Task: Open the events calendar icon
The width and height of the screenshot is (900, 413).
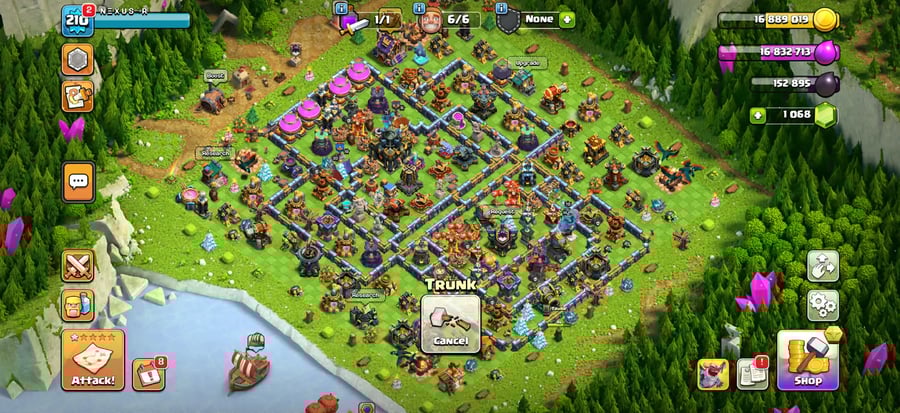Action: tap(146, 373)
